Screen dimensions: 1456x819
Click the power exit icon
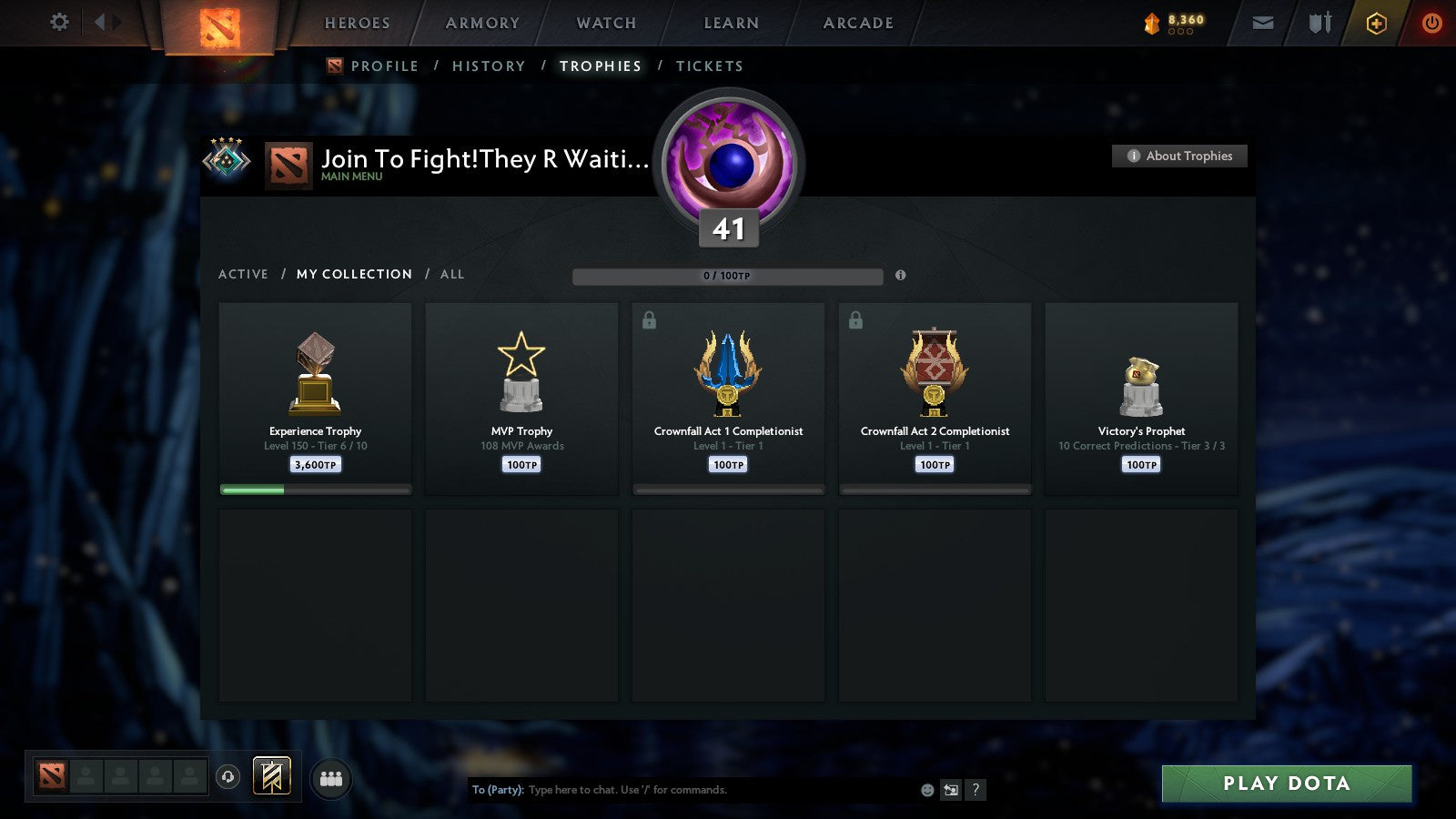tap(1432, 23)
